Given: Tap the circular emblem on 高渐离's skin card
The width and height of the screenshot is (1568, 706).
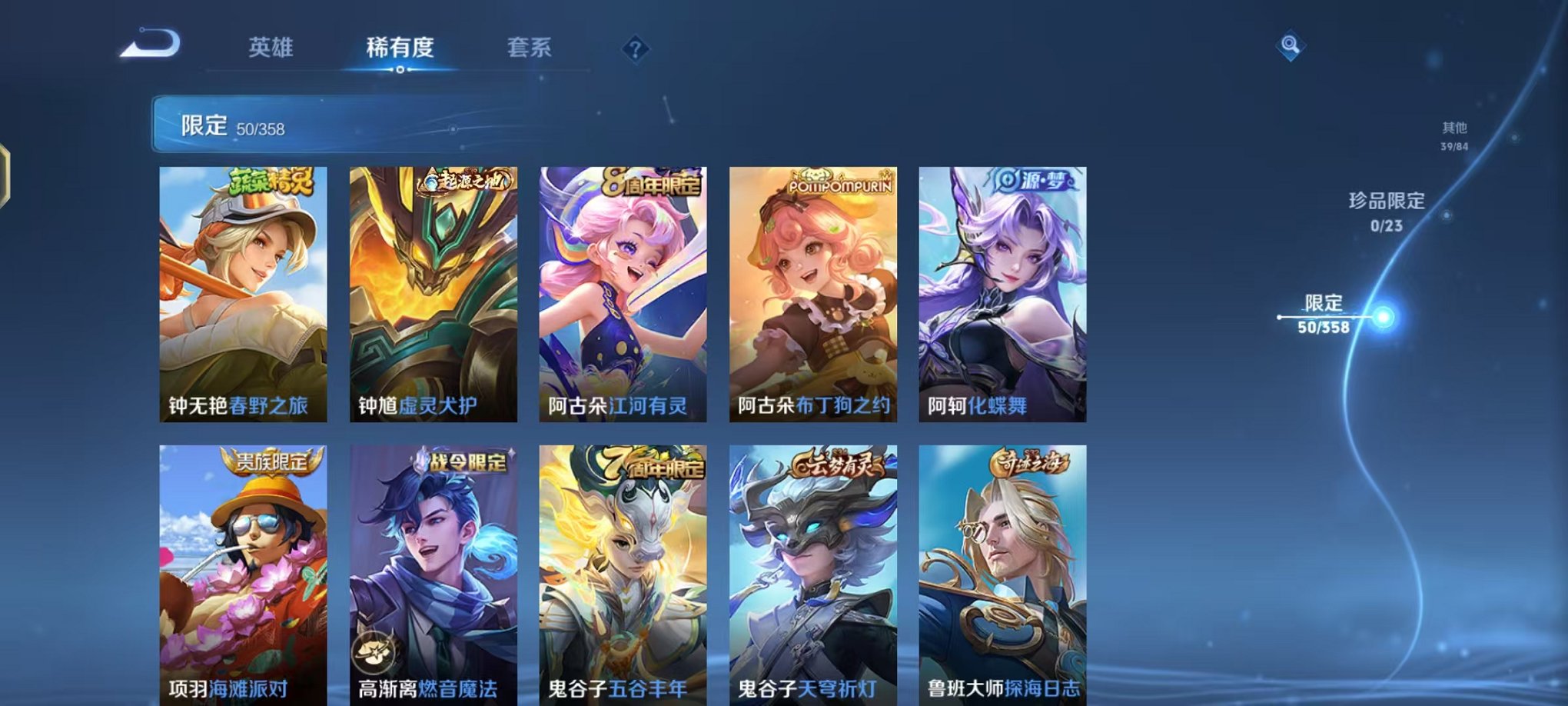Looking at the screenshot, I should (376, 652).
